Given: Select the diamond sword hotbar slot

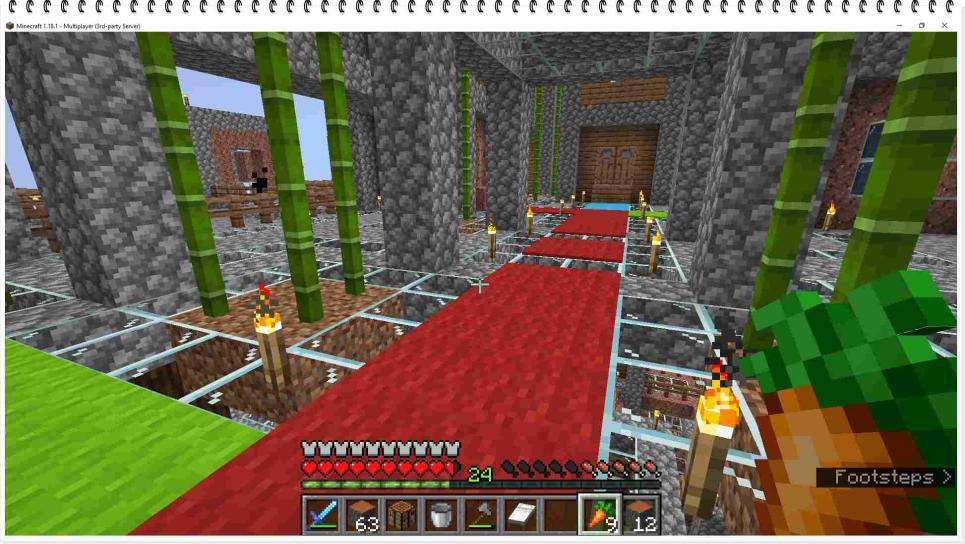Looking at the screenshot, I should (x=323, y=514).
